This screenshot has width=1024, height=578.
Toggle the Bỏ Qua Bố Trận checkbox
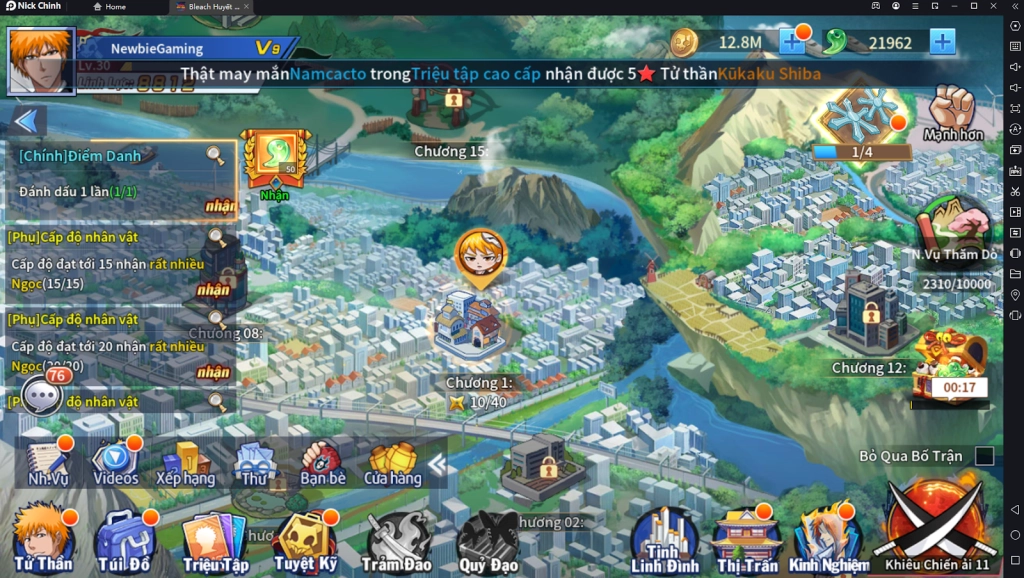click(x=984, y=456)
